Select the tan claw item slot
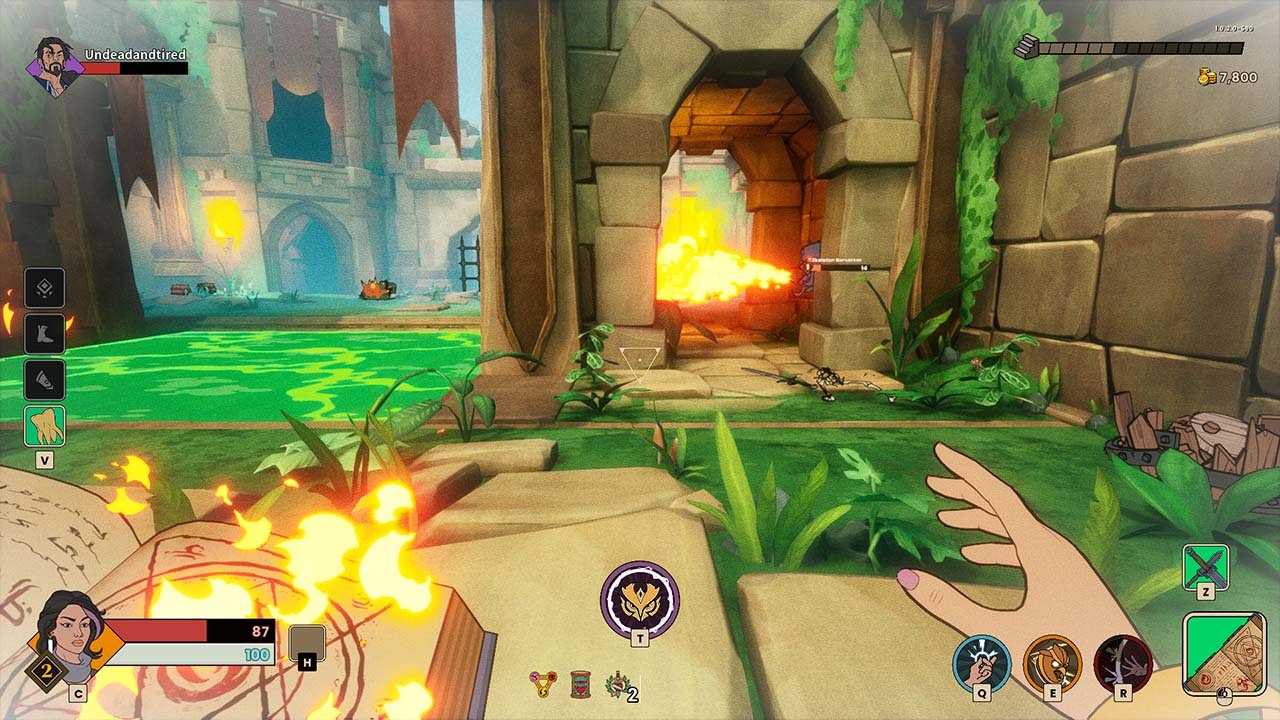The width and height of the screenshot is (1280, 720). [x=45, y=425]
